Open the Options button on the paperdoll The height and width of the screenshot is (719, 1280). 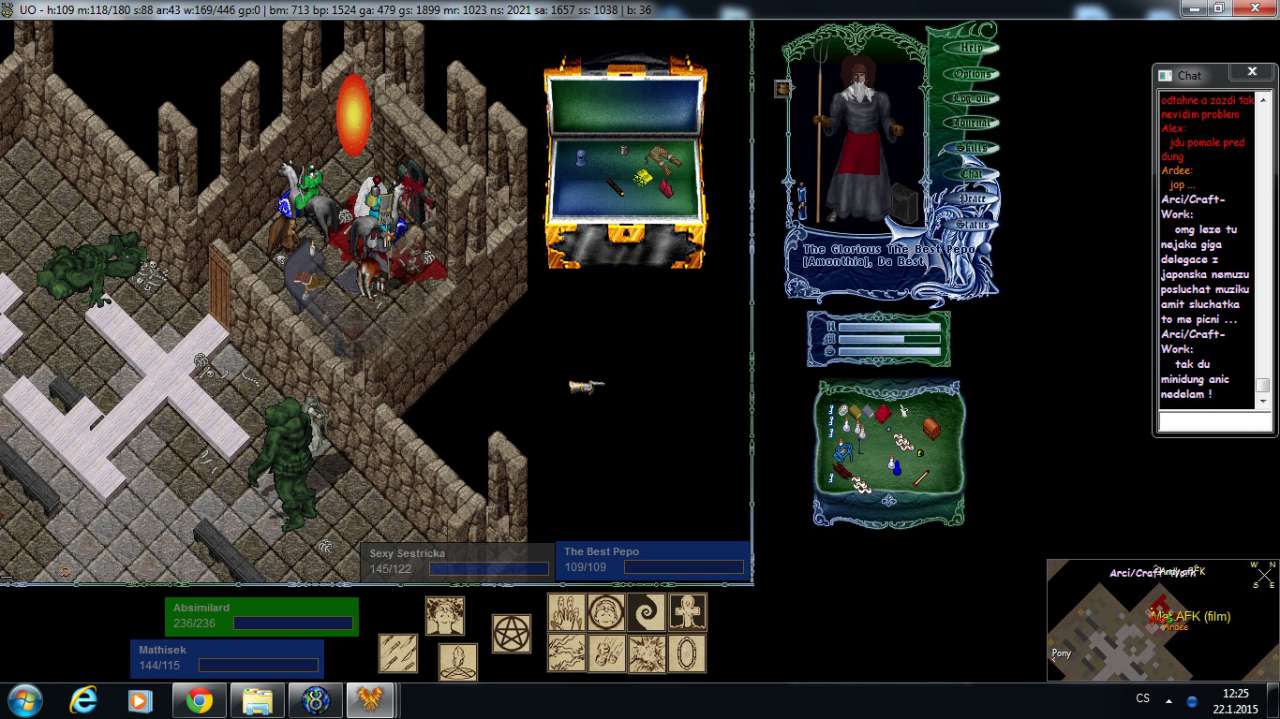pos(971,74)
